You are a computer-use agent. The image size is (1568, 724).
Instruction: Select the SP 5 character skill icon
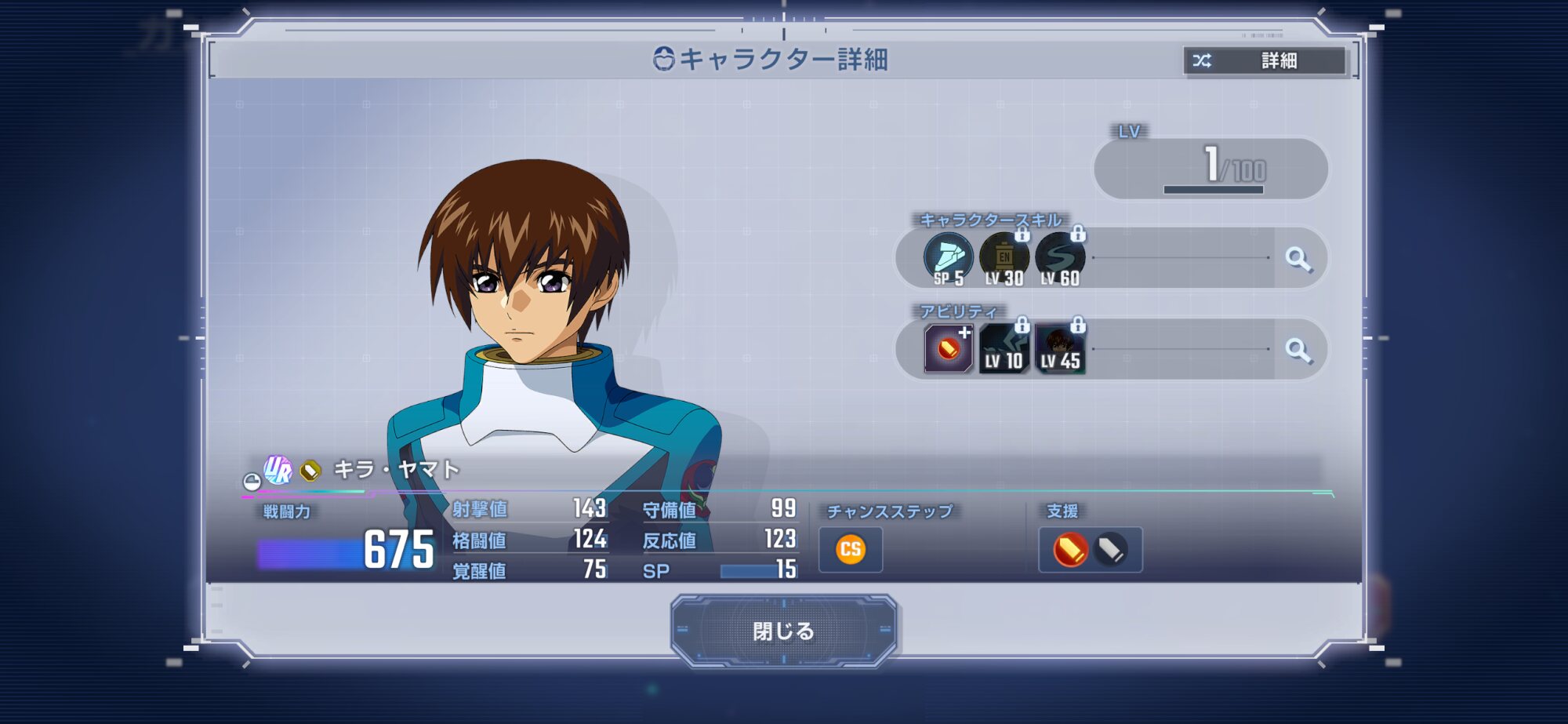(948, 258)
